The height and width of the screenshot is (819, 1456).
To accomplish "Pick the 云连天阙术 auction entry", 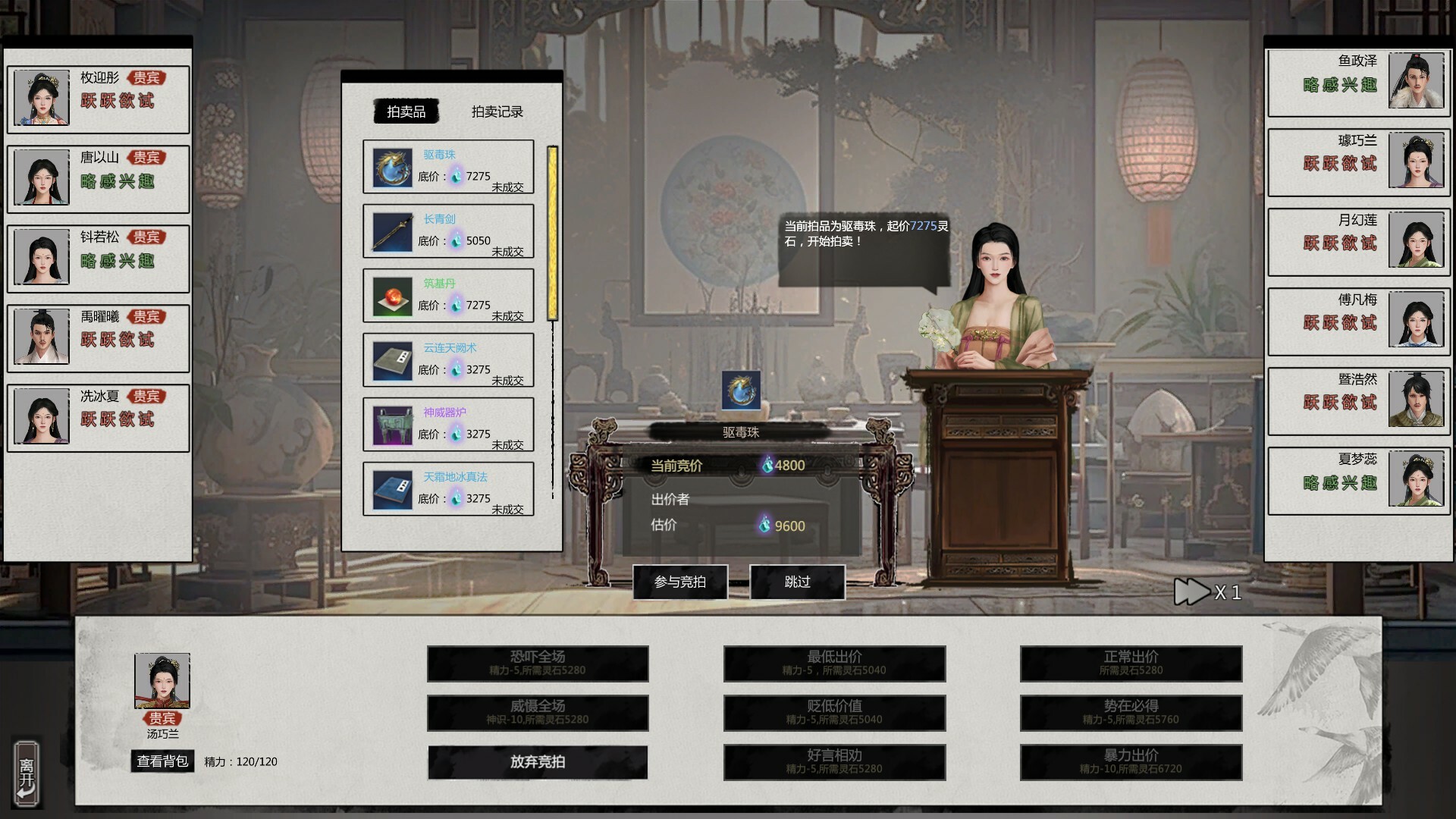I will pos(448,360).
